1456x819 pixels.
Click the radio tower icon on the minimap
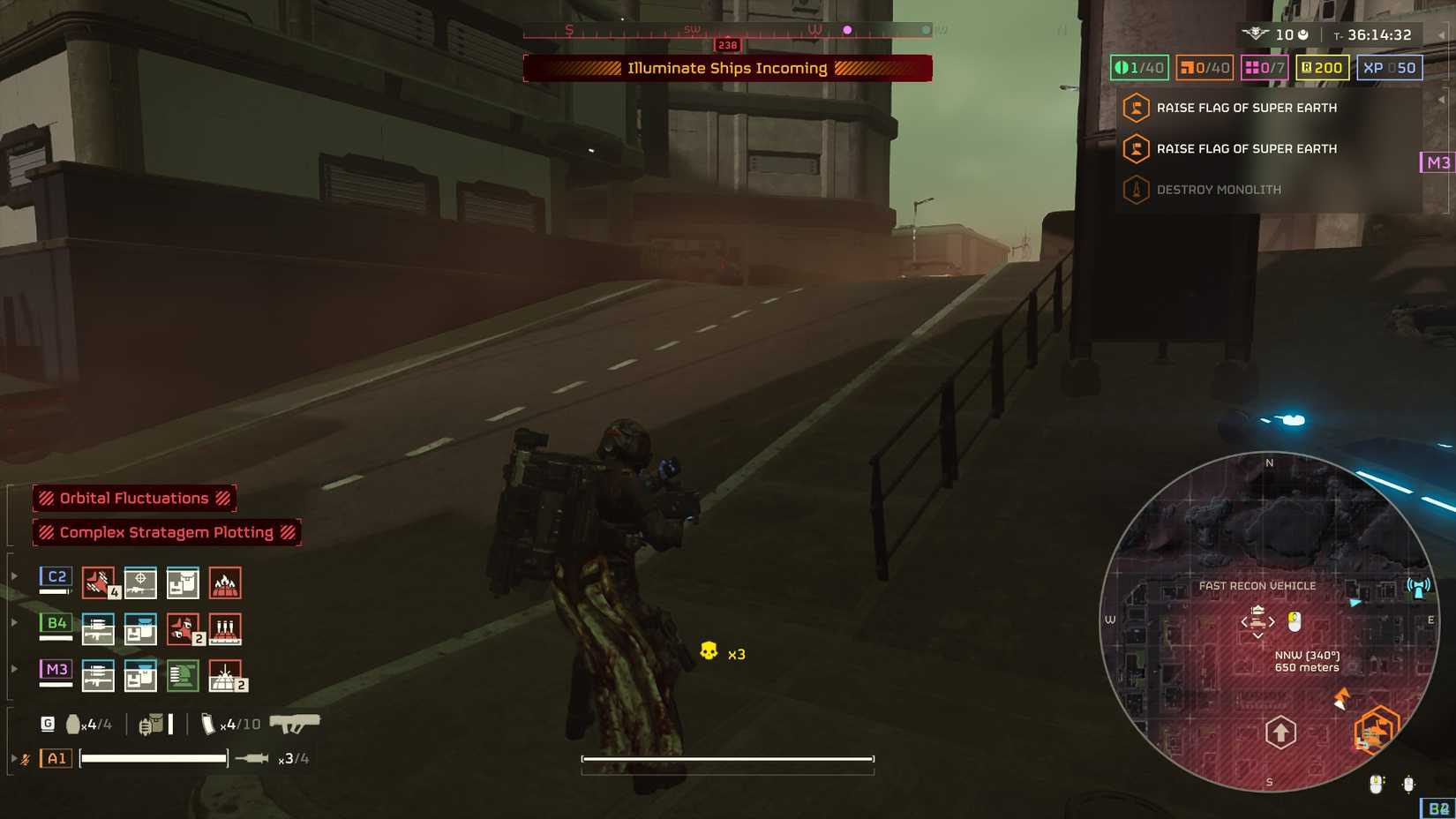(1418, 586)
